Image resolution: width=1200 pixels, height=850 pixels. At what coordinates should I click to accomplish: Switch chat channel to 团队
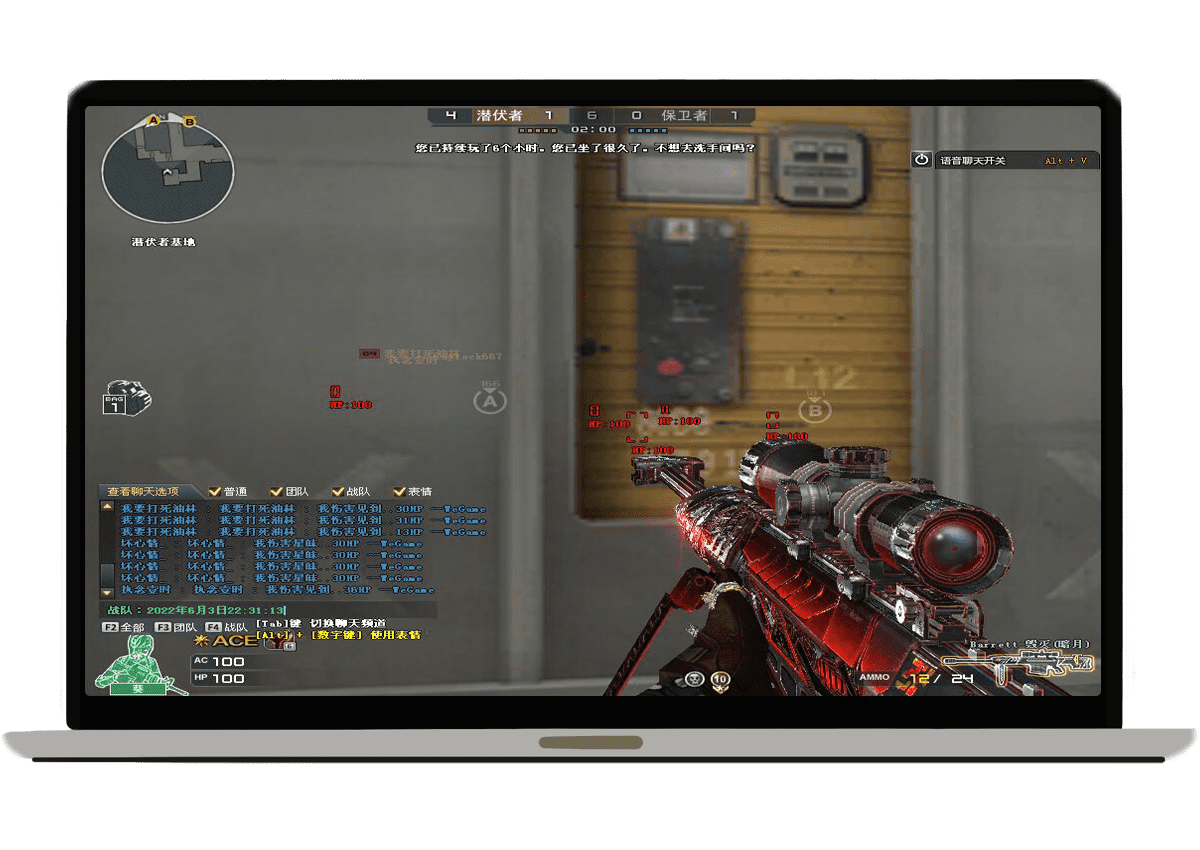tap(175, 627)
